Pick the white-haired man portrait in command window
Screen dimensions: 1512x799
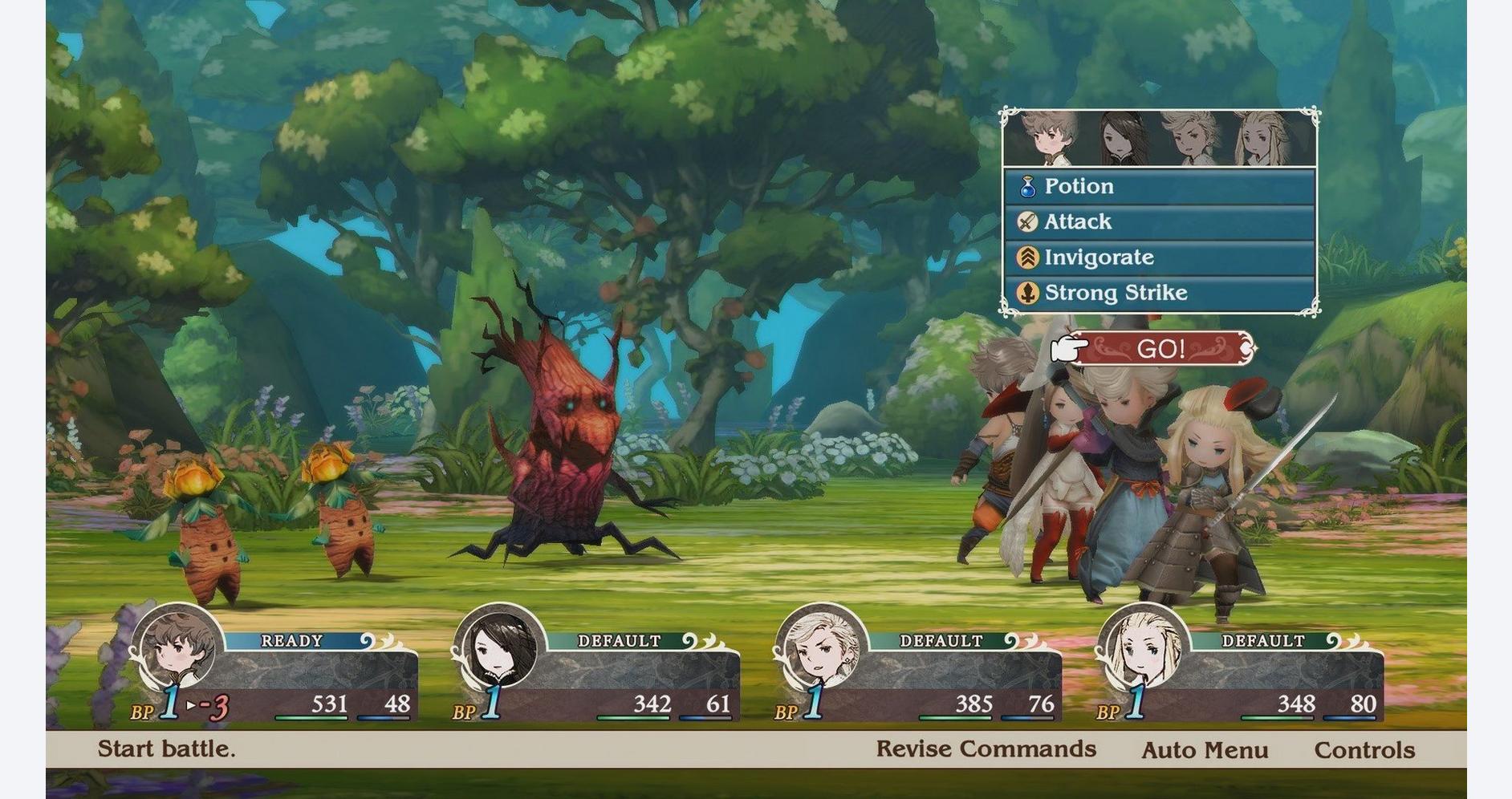1191,140
